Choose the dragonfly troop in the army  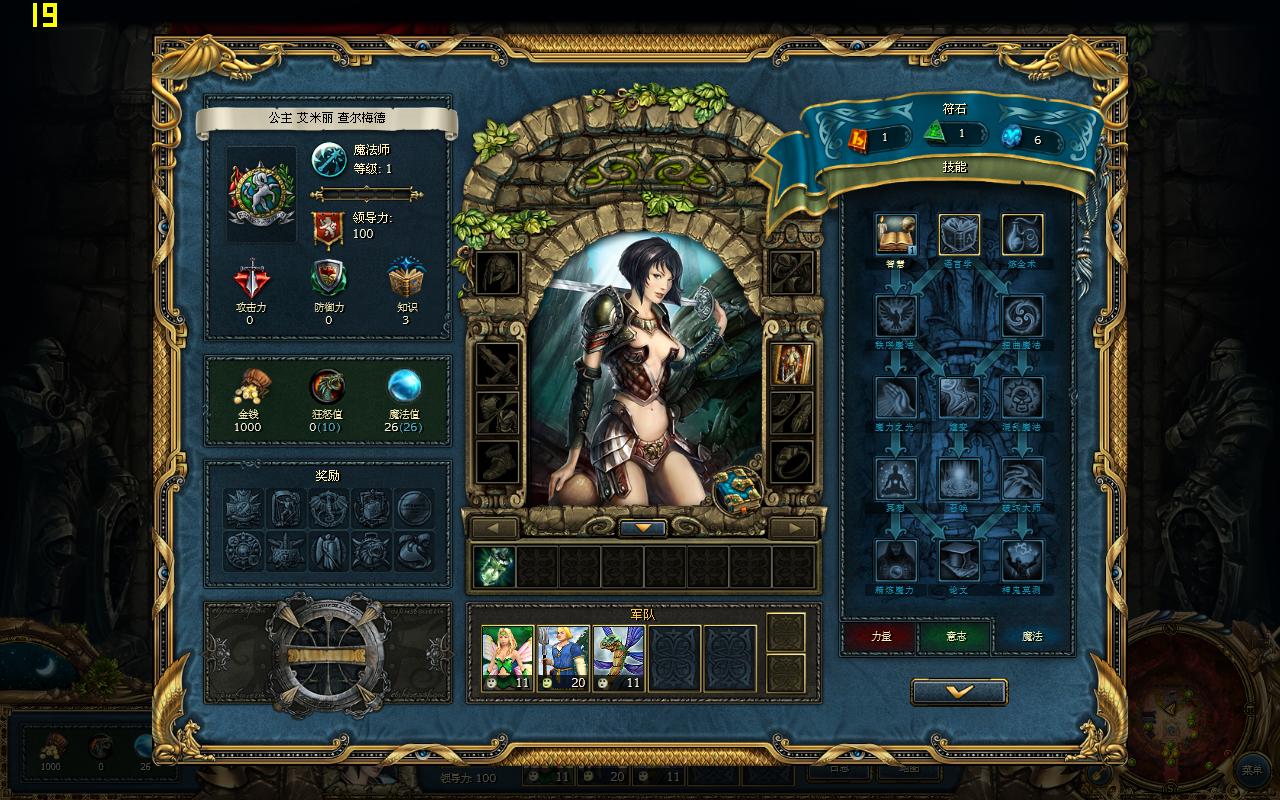tap(619, 658)
